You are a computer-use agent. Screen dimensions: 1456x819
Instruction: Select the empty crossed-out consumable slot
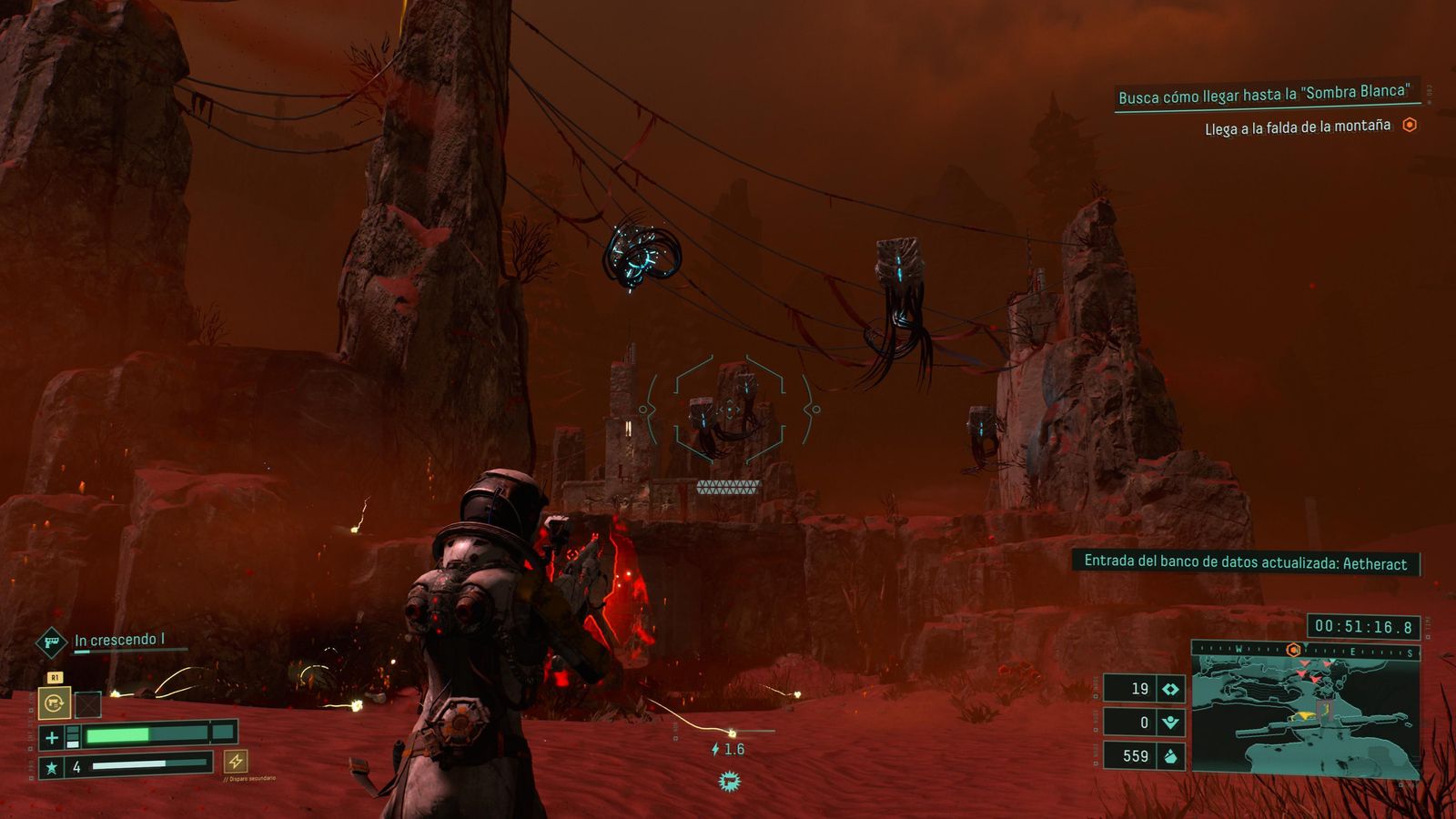point(87,703)
